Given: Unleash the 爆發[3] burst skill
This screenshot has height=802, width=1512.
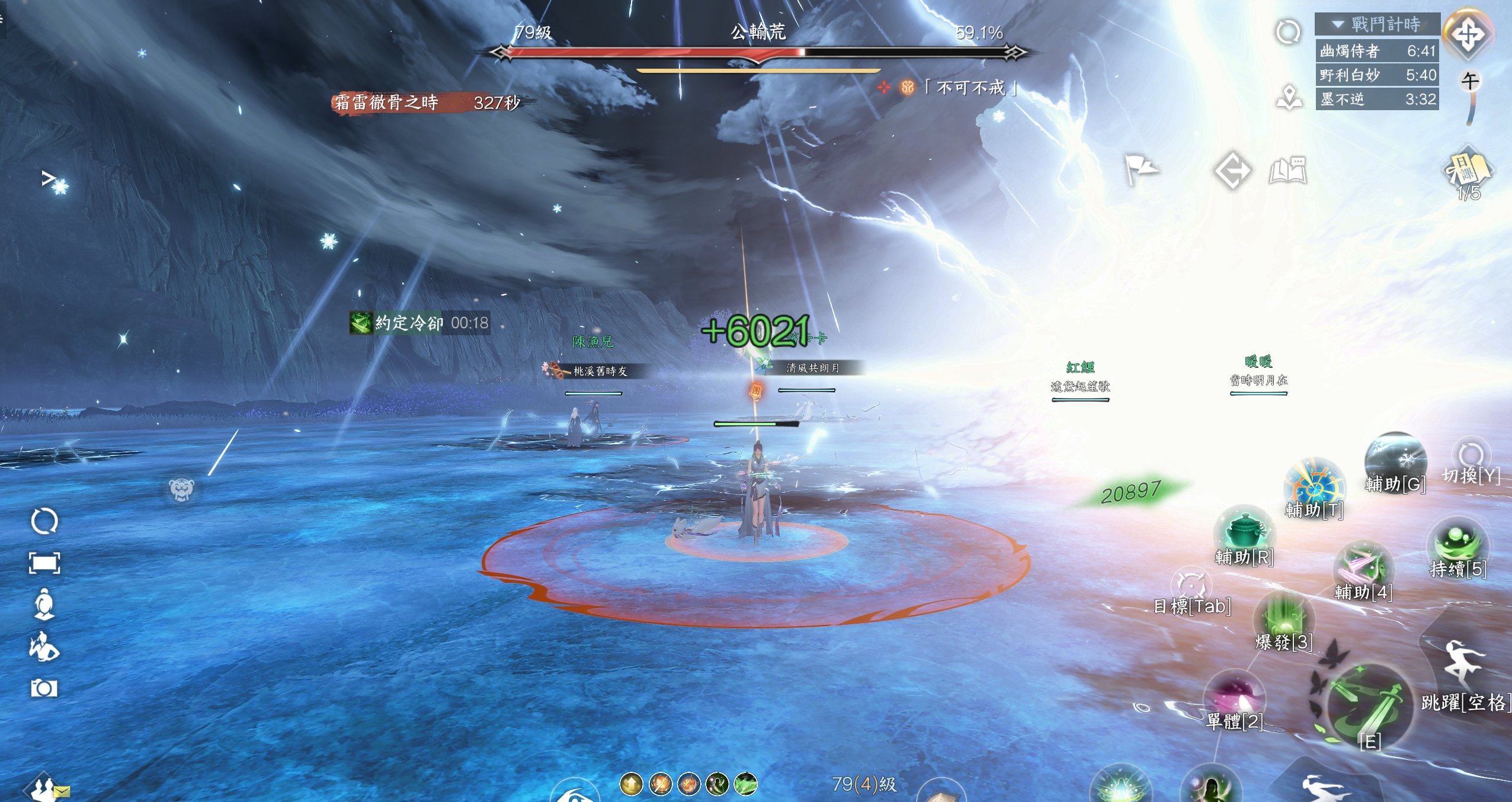Looking at the screenshot, I should (x=1283, y=618).
